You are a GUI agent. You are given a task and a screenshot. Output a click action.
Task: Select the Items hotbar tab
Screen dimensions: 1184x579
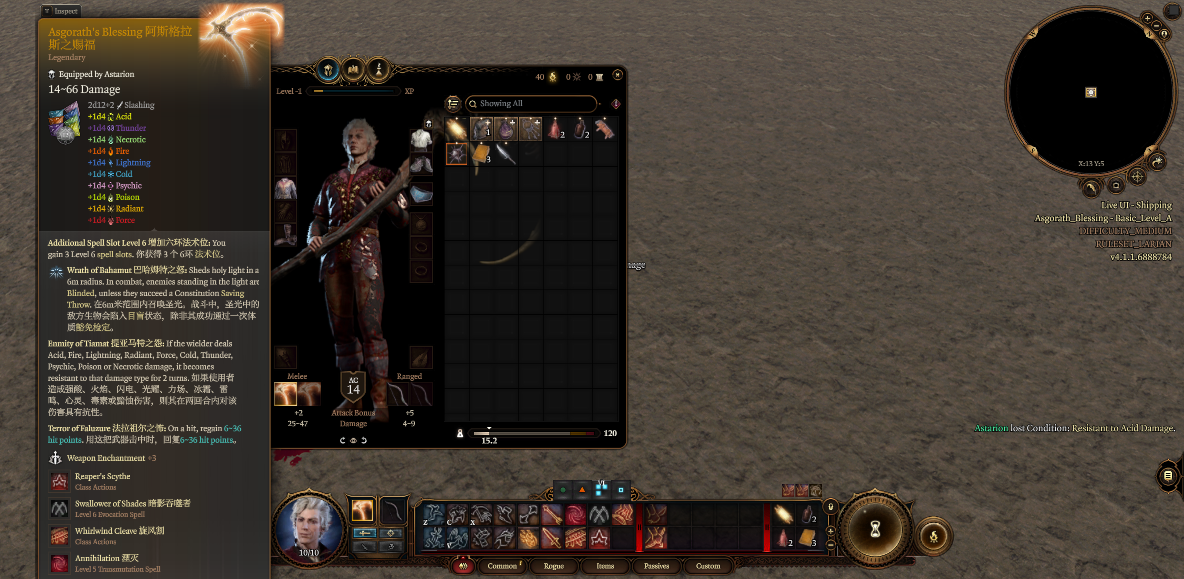pos(605,566)
